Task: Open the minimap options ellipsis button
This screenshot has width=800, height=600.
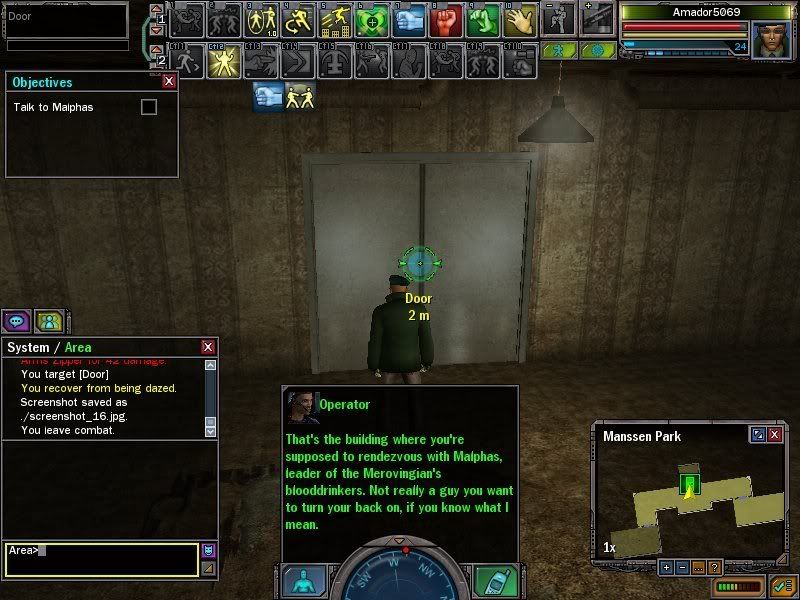Action: (699, 567)
